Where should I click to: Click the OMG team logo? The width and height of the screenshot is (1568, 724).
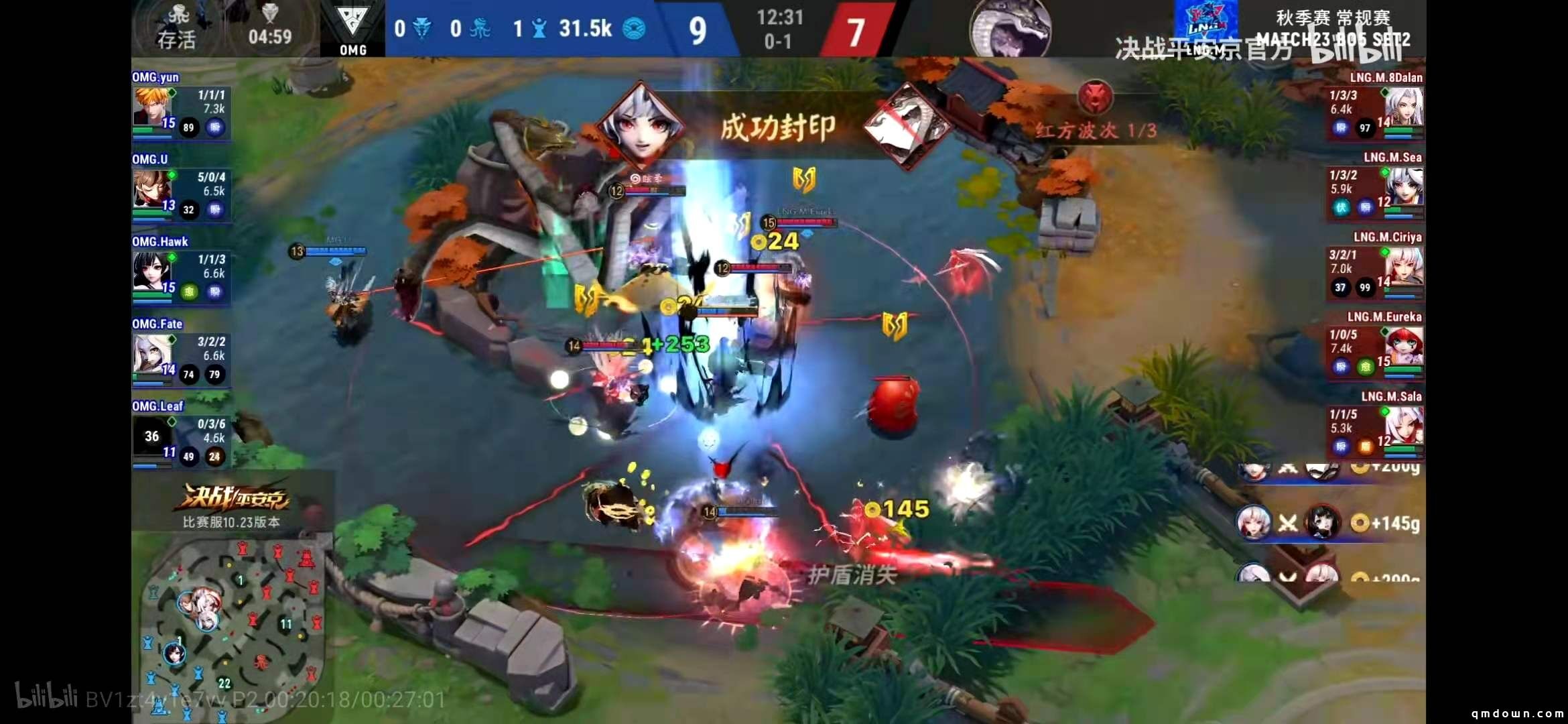click(352, 28)
